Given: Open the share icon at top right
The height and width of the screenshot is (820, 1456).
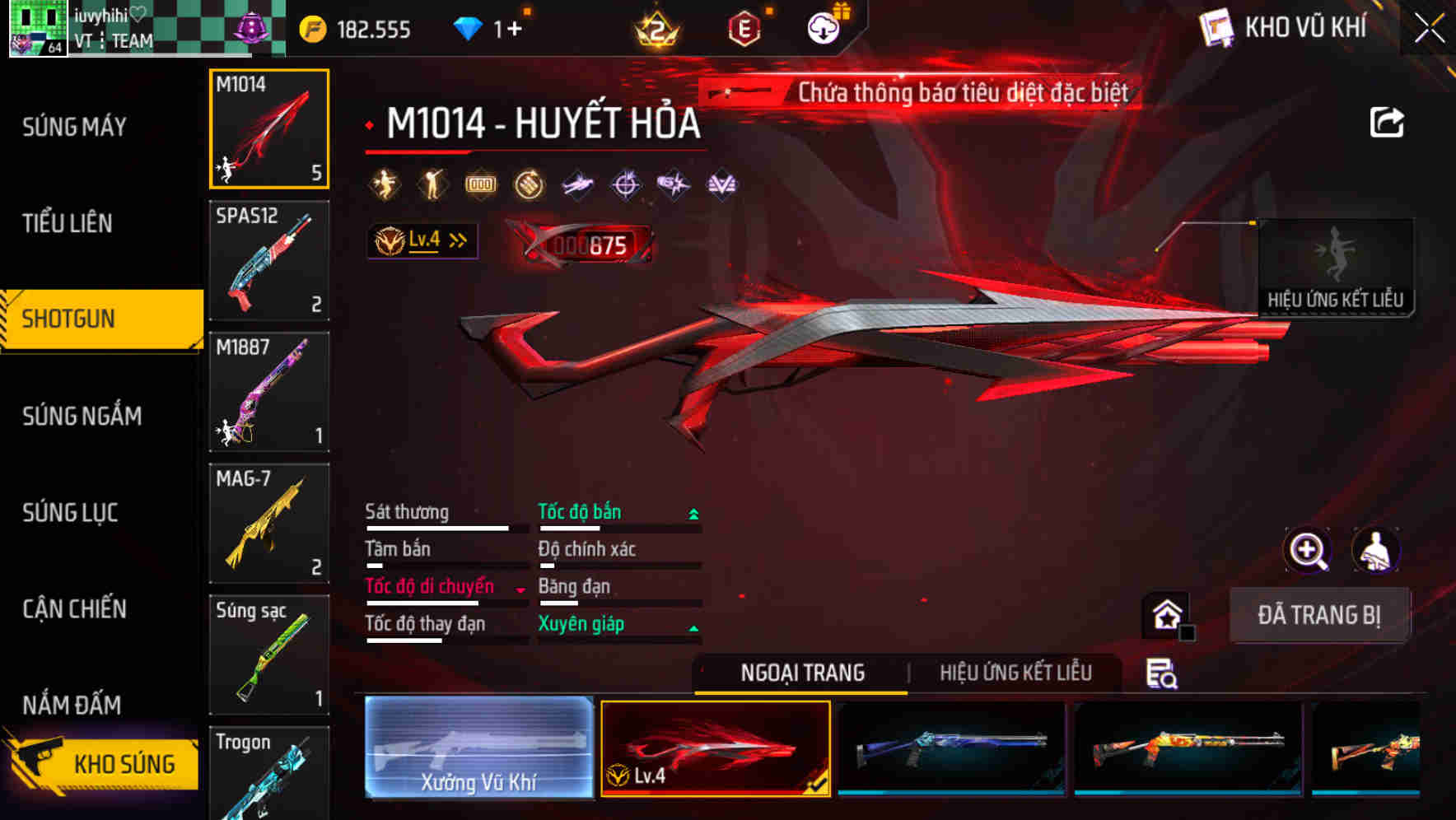Looking at the screenshot, I should pyautogui.click(x=1388, y=122).
